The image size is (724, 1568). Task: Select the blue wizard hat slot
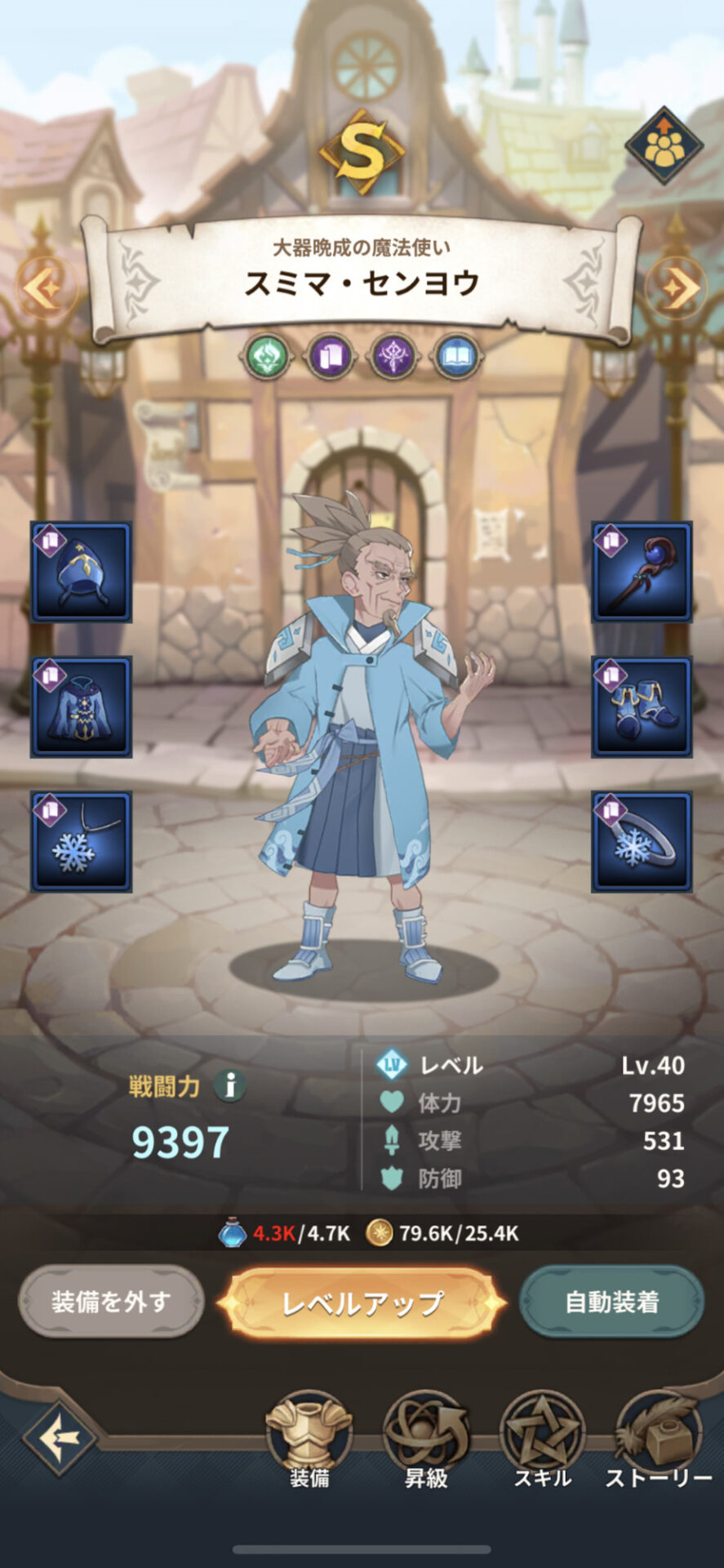[82, 572]
